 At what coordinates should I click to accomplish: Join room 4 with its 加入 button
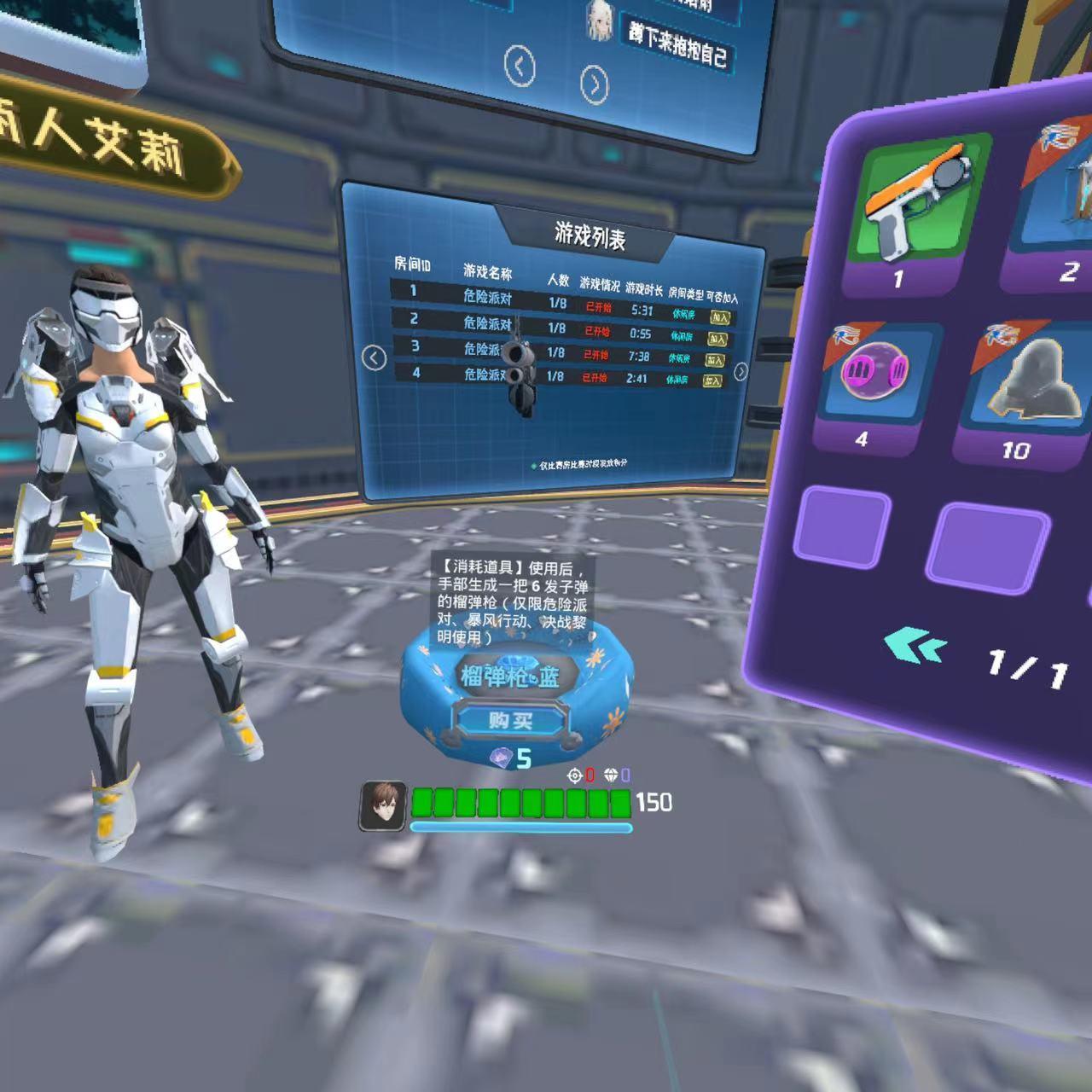point(712,381)
